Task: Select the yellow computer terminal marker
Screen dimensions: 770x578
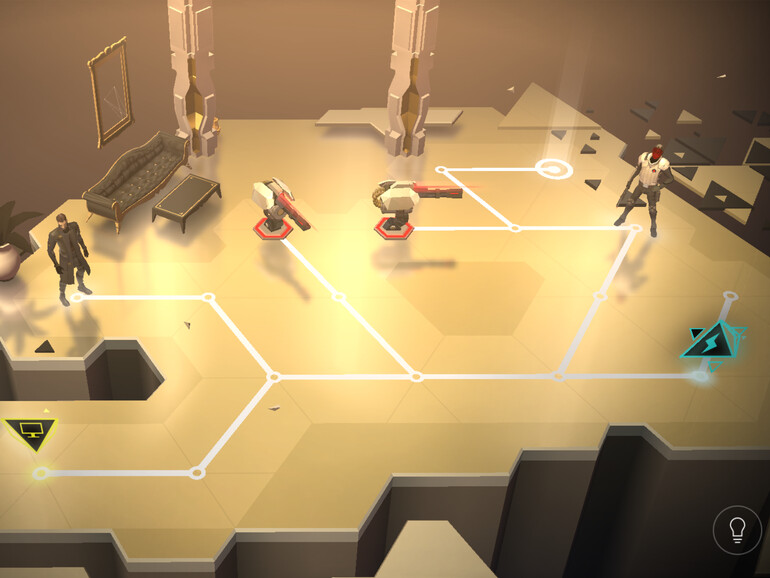Action: pyautogui.click(x=31, y=433)
